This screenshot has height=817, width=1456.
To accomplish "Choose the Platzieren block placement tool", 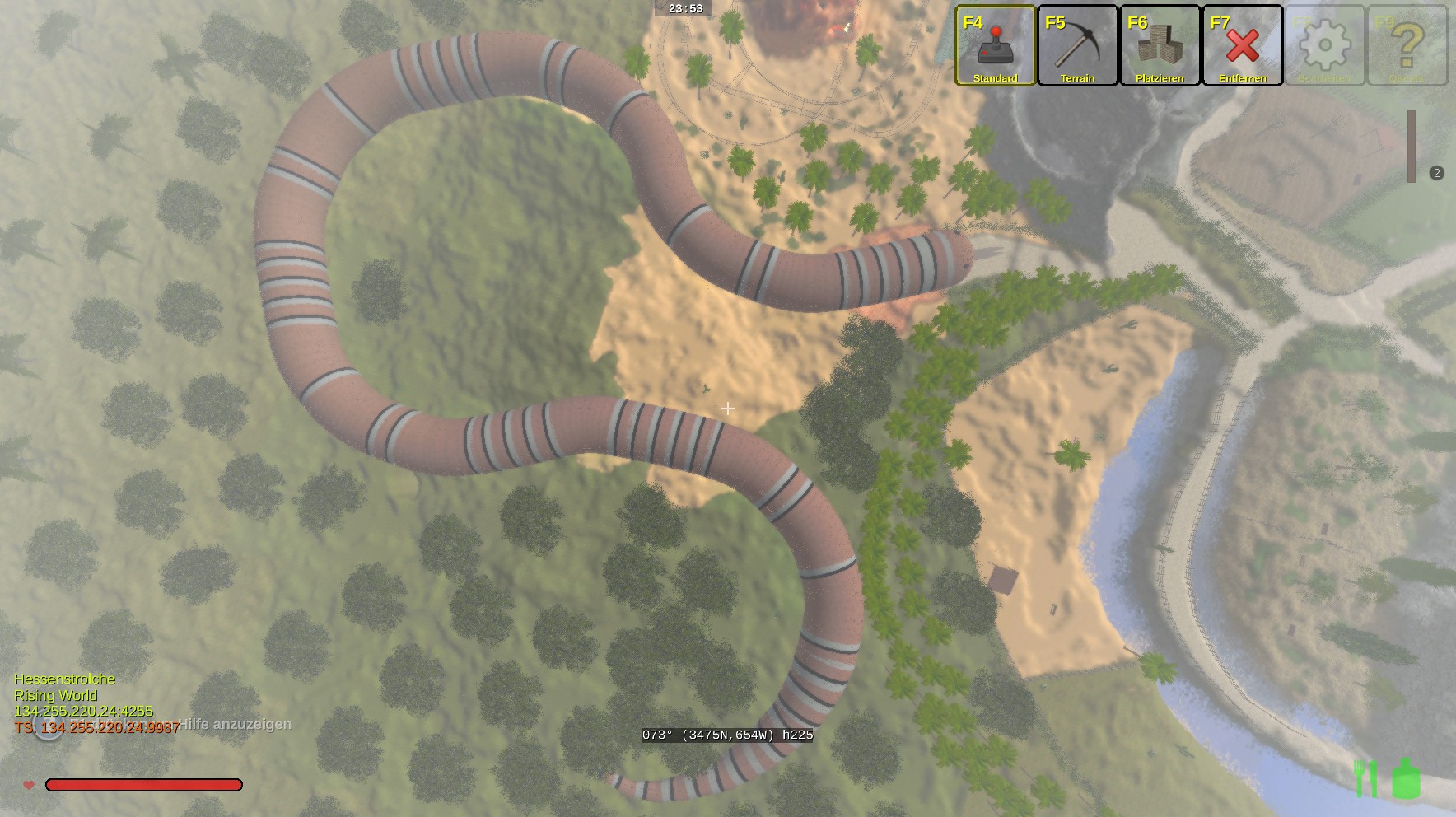I will pyautogui.click(x=1160, y=46).
